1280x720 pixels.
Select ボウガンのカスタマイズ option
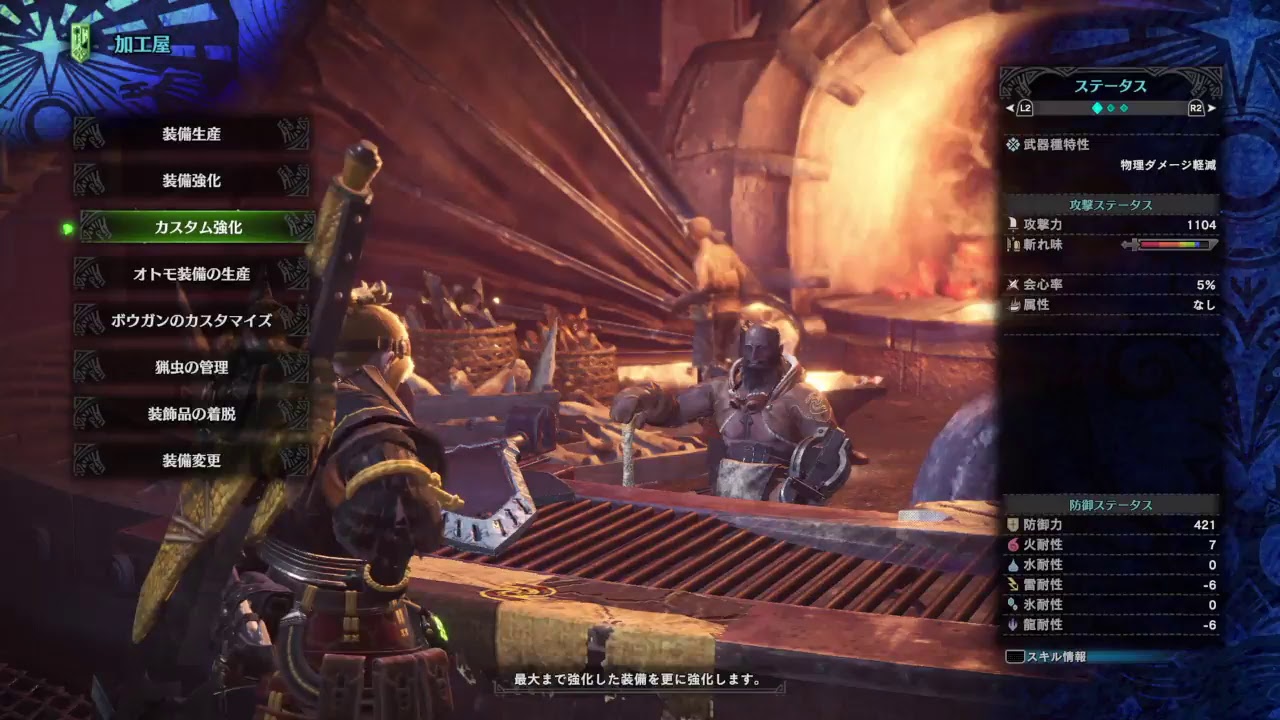pyautogui.click(x=191, y=321)
